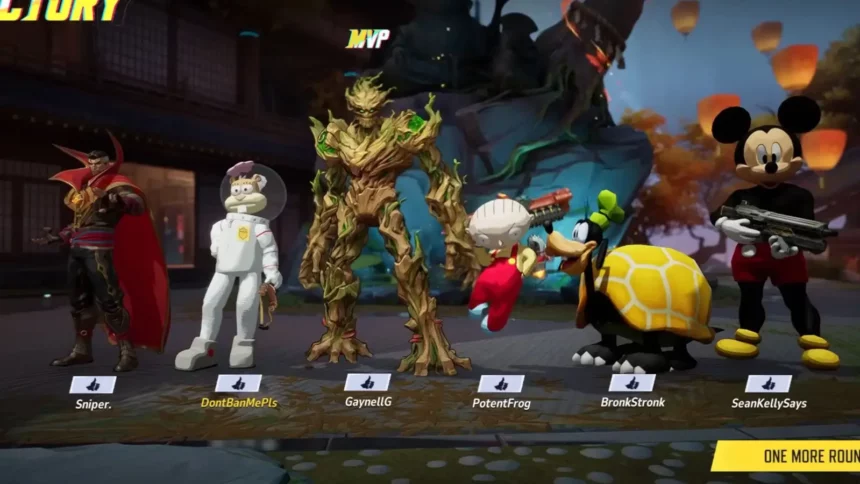Like DontBanMePls with the thumbs-up button
Viewport: 860px width, 484px height.
[x=238, y=383]
